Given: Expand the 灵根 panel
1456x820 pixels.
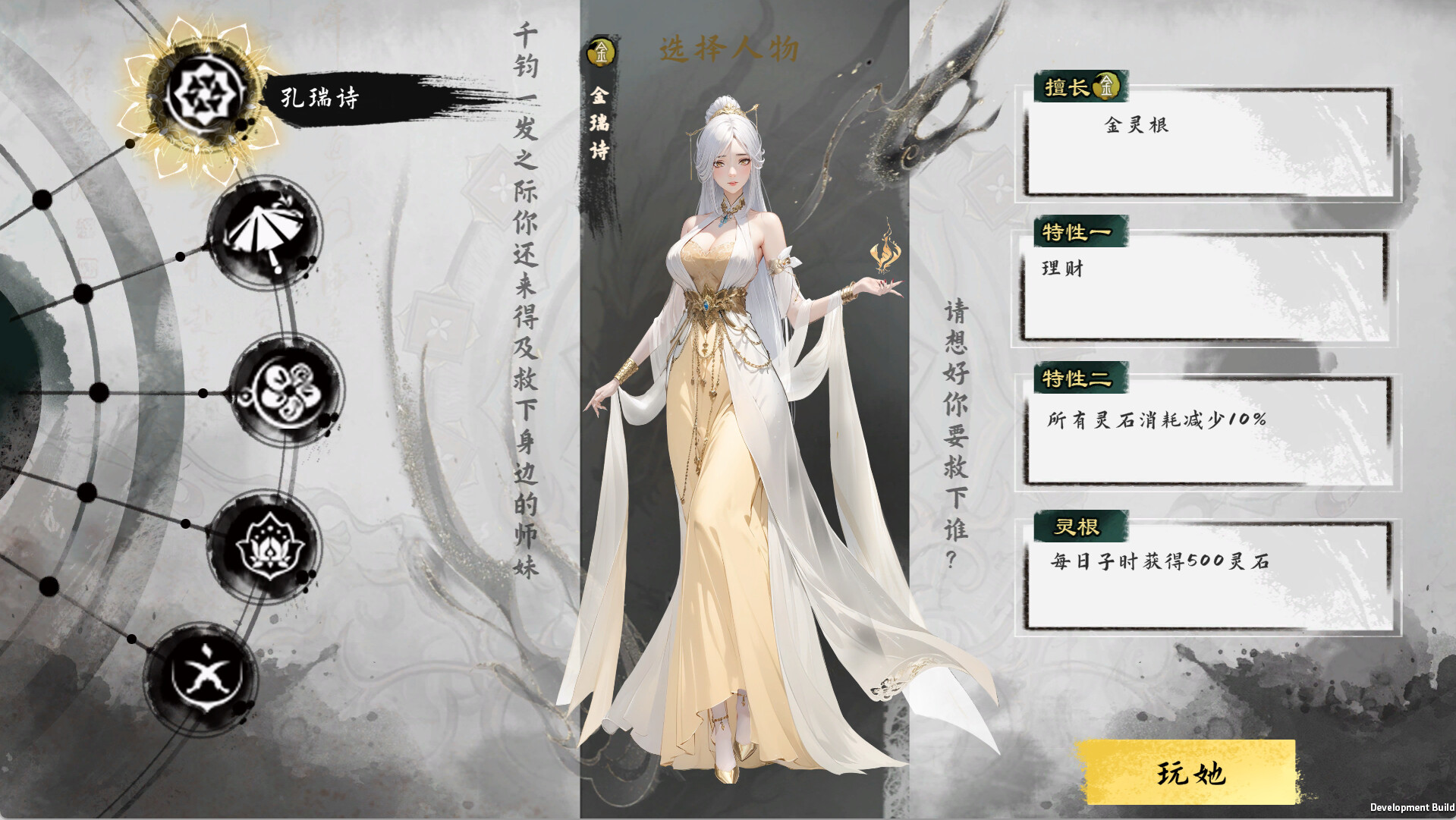Looking at the screenshot, I should pyautogui.click(x=1077, y=523).
